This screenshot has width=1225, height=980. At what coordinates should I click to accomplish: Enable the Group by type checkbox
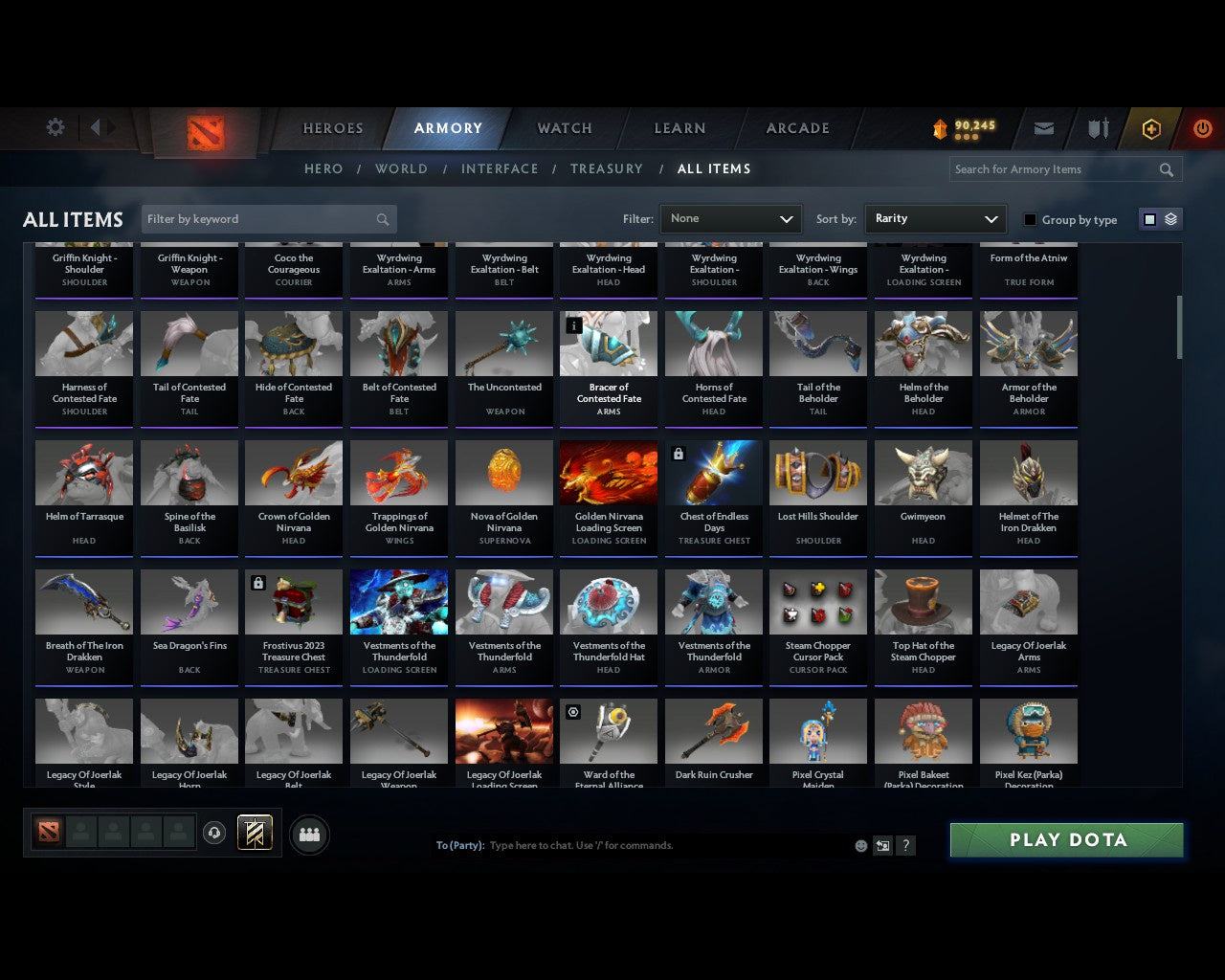(x=1030, y=219)
